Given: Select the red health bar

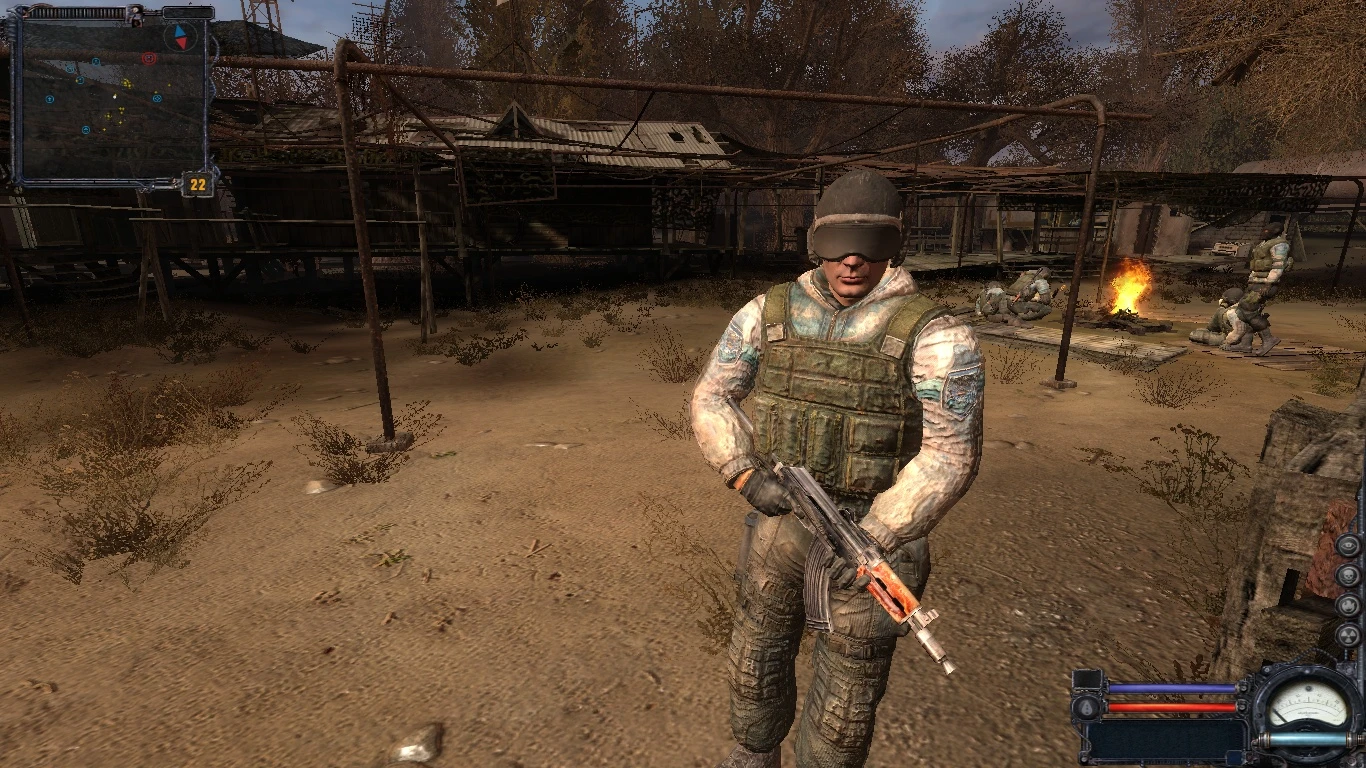Looking at the screenshot, I should [1172, 706].
